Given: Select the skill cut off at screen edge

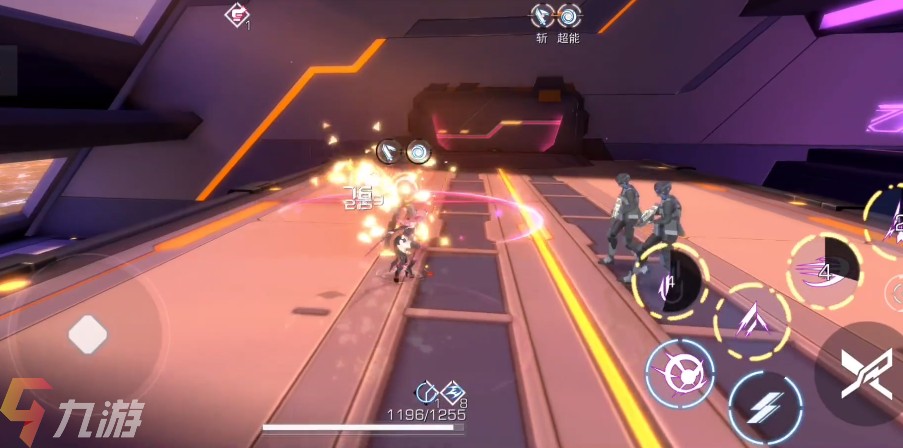Looking at the screenshot, I should (x=890, y=222).
